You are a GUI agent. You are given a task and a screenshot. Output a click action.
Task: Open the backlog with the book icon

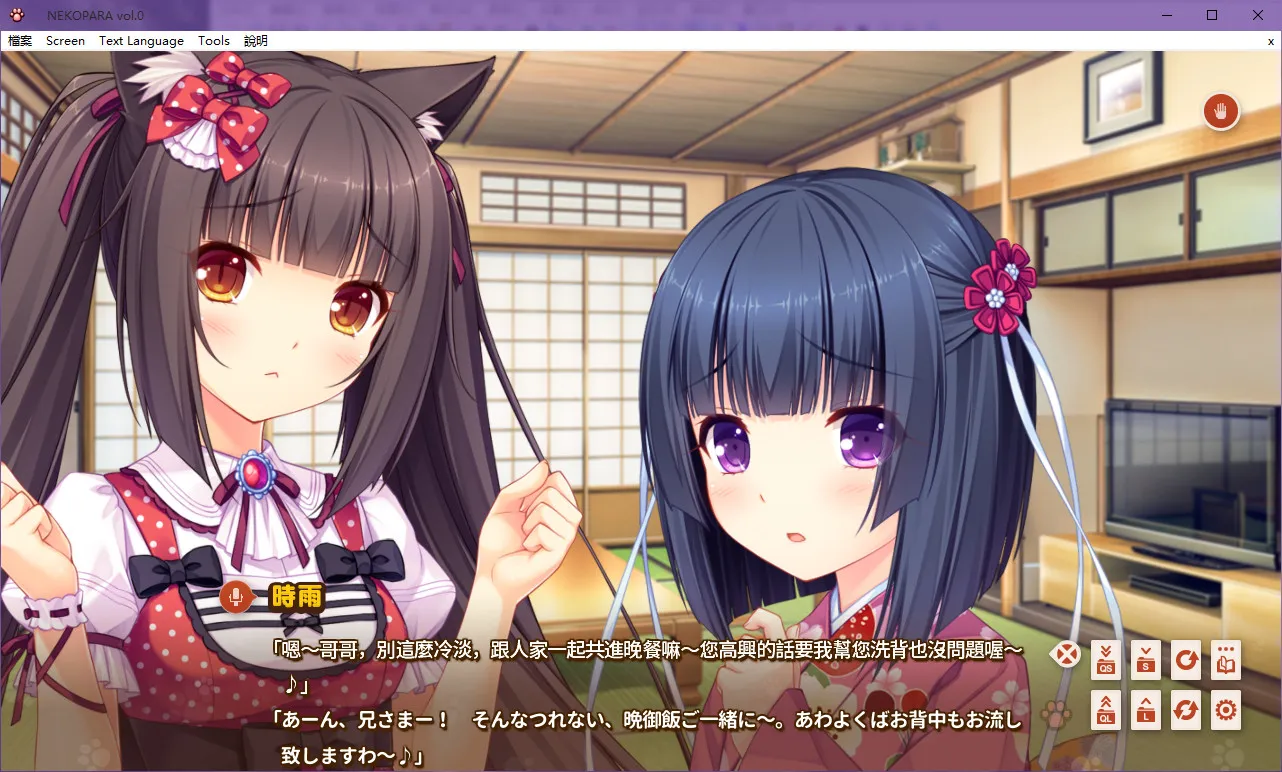click(1226, 660)
